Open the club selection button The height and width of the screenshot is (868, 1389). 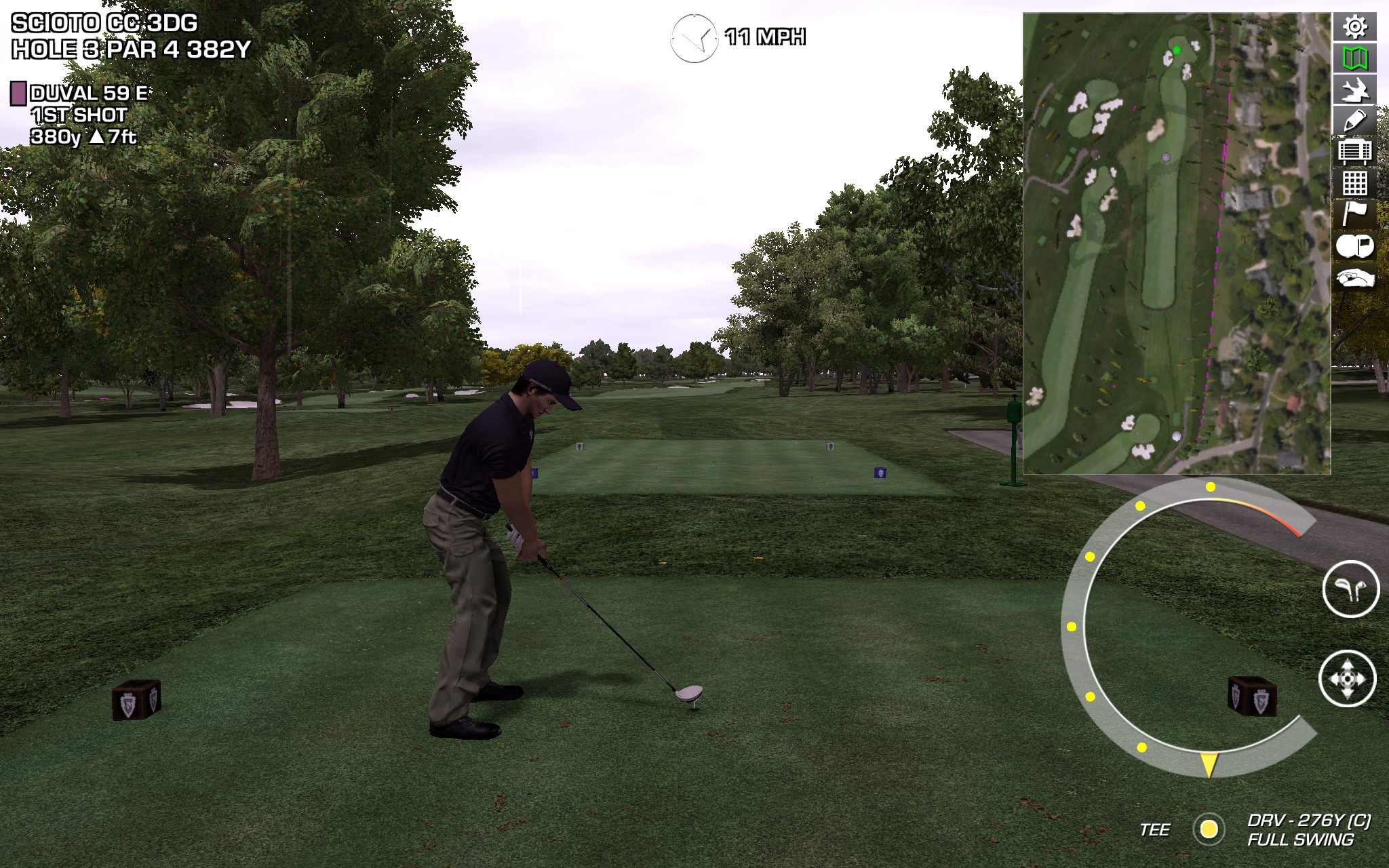coord(1350,589)
